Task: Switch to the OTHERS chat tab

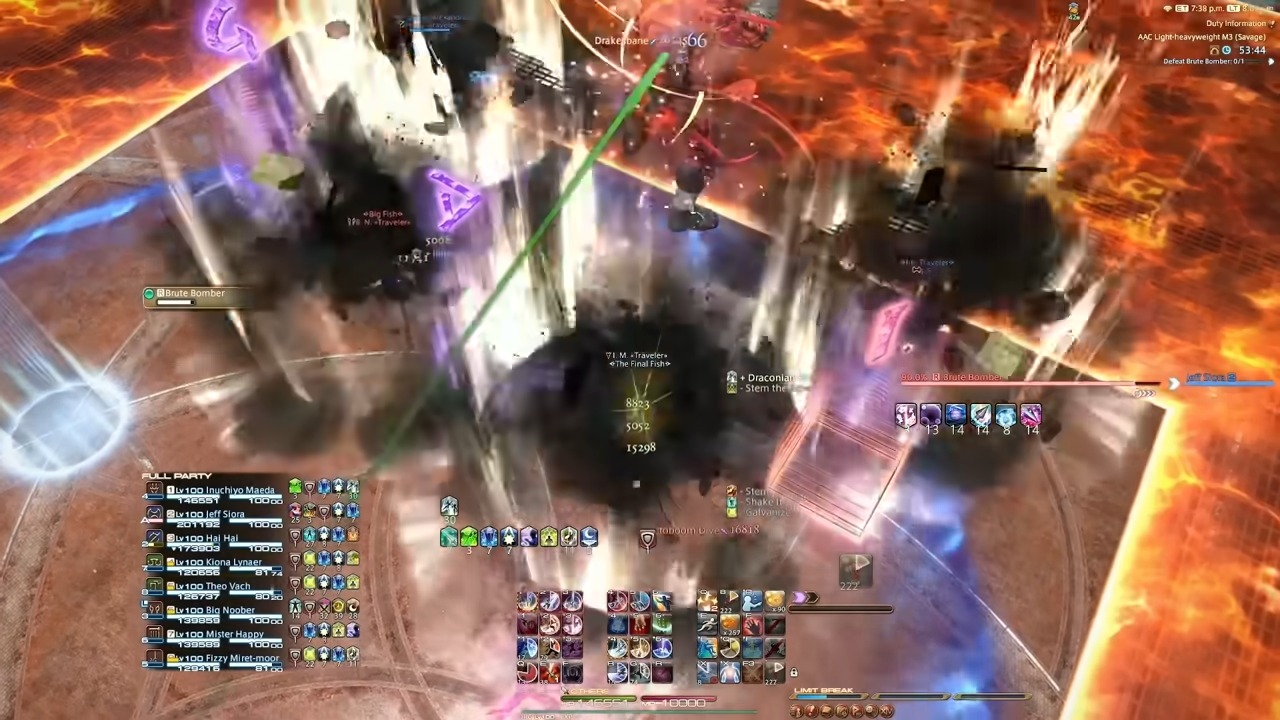Action: pyautogui.click(x=588, y=692)
